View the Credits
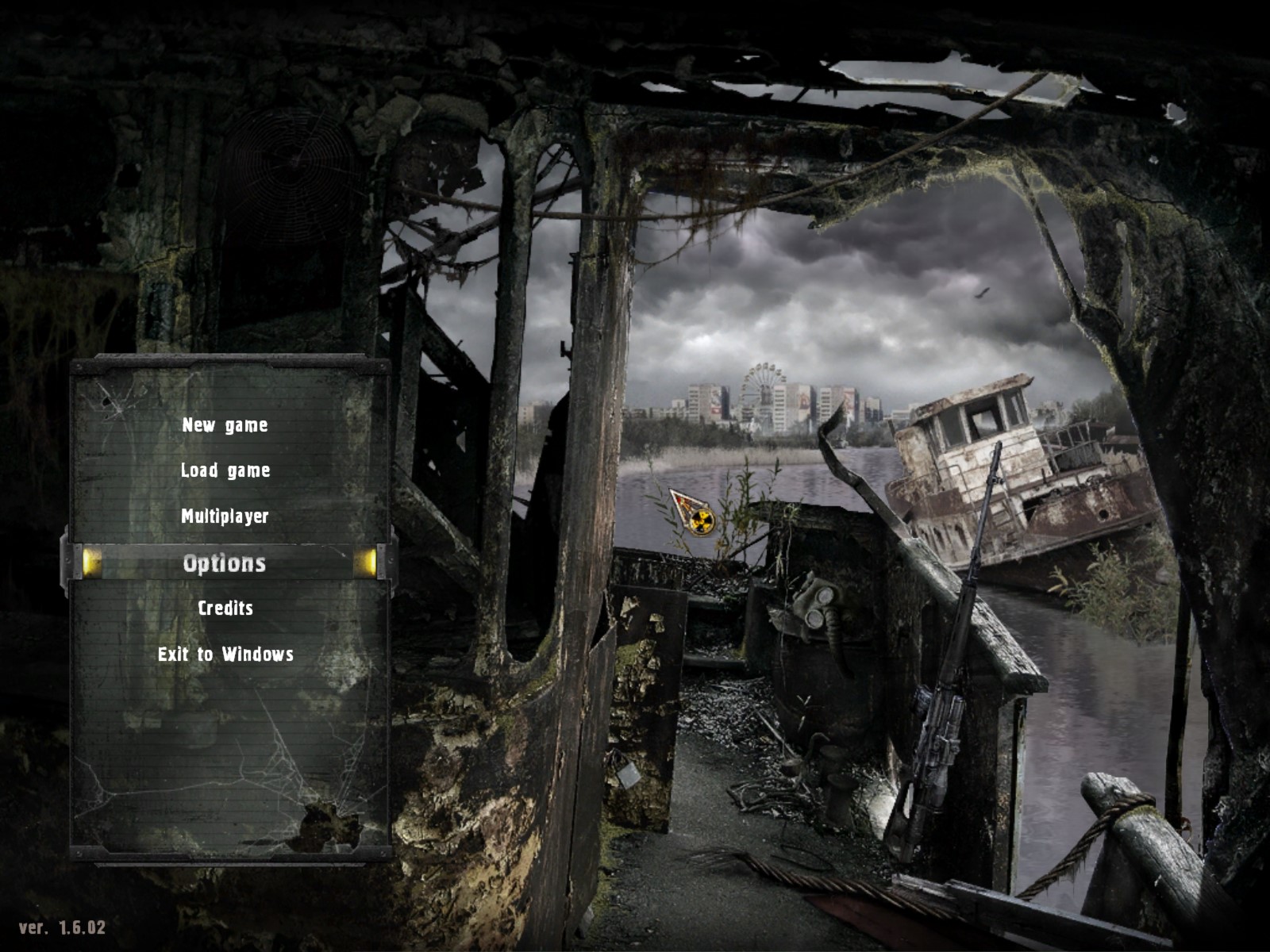 coord(225,608)
